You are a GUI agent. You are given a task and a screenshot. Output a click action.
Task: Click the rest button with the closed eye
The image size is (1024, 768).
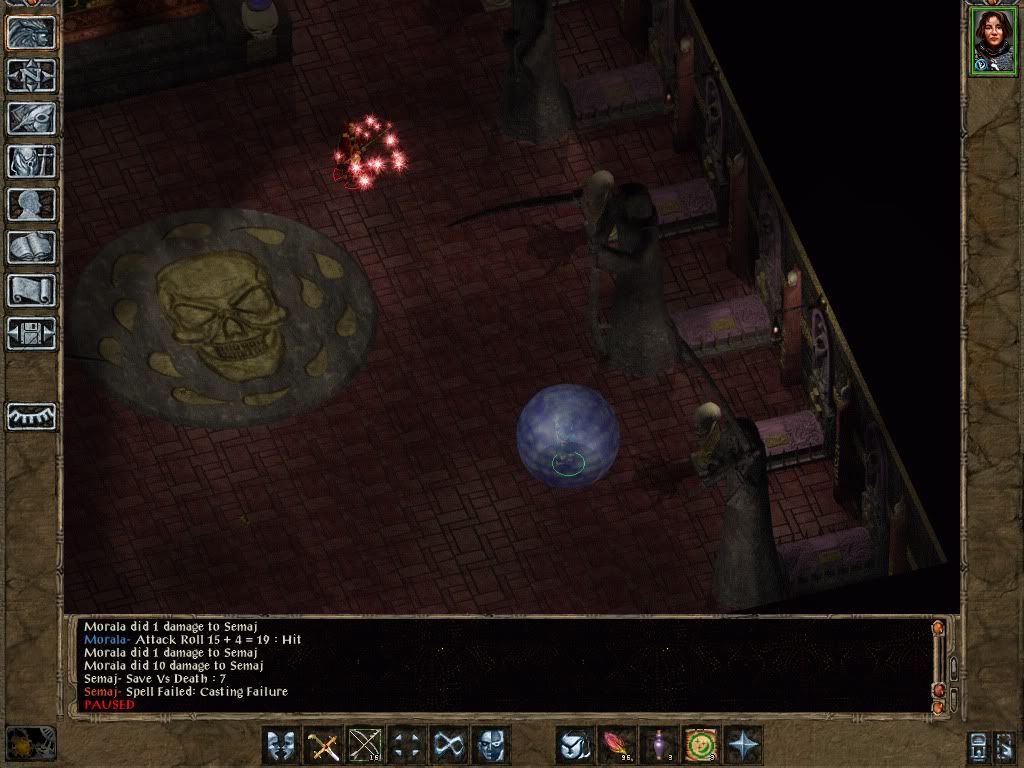(x=31, y=416)
